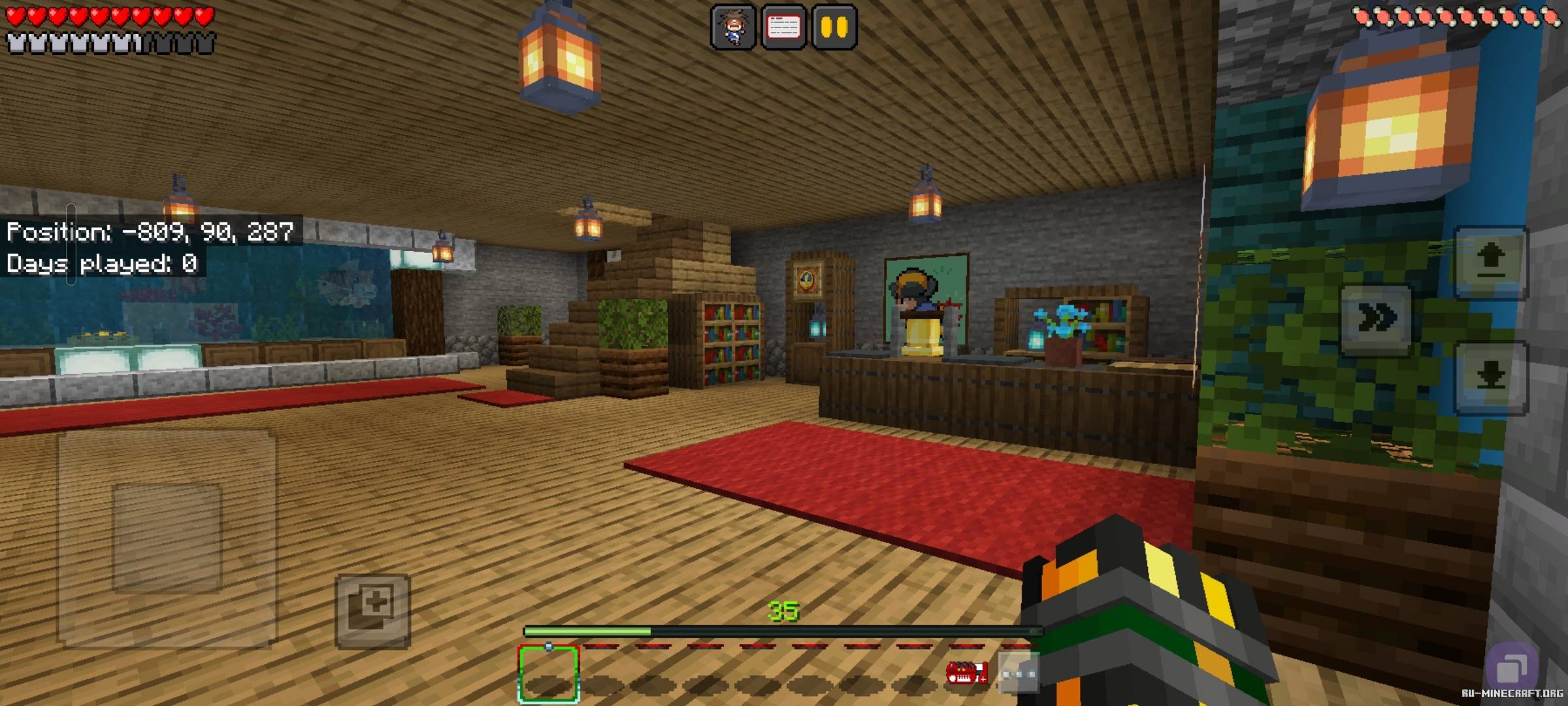Select the green-highlighted first hotbar slot
This screenshot has height=706, width=1568.
click(x=549, y=674)
